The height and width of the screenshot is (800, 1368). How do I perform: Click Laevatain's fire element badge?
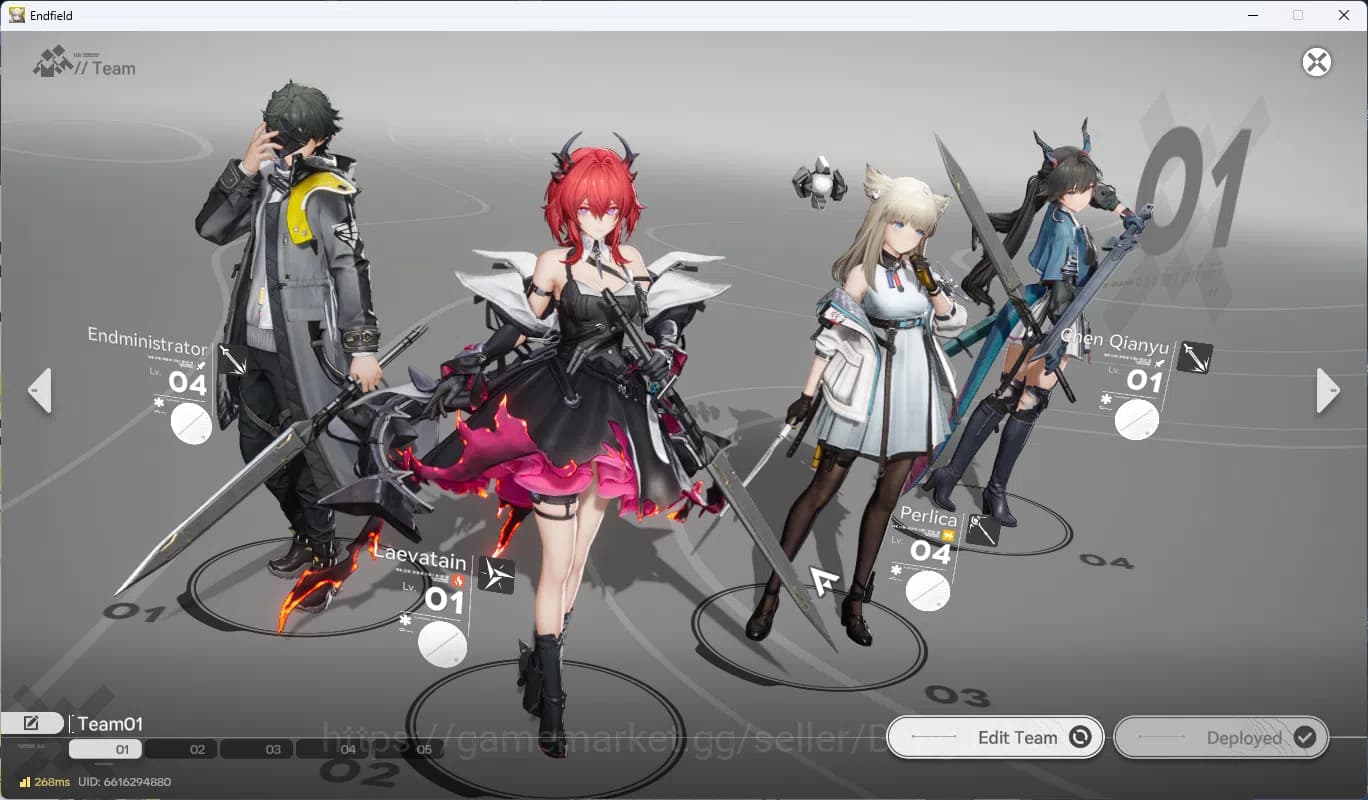click(x=457, y=580)
